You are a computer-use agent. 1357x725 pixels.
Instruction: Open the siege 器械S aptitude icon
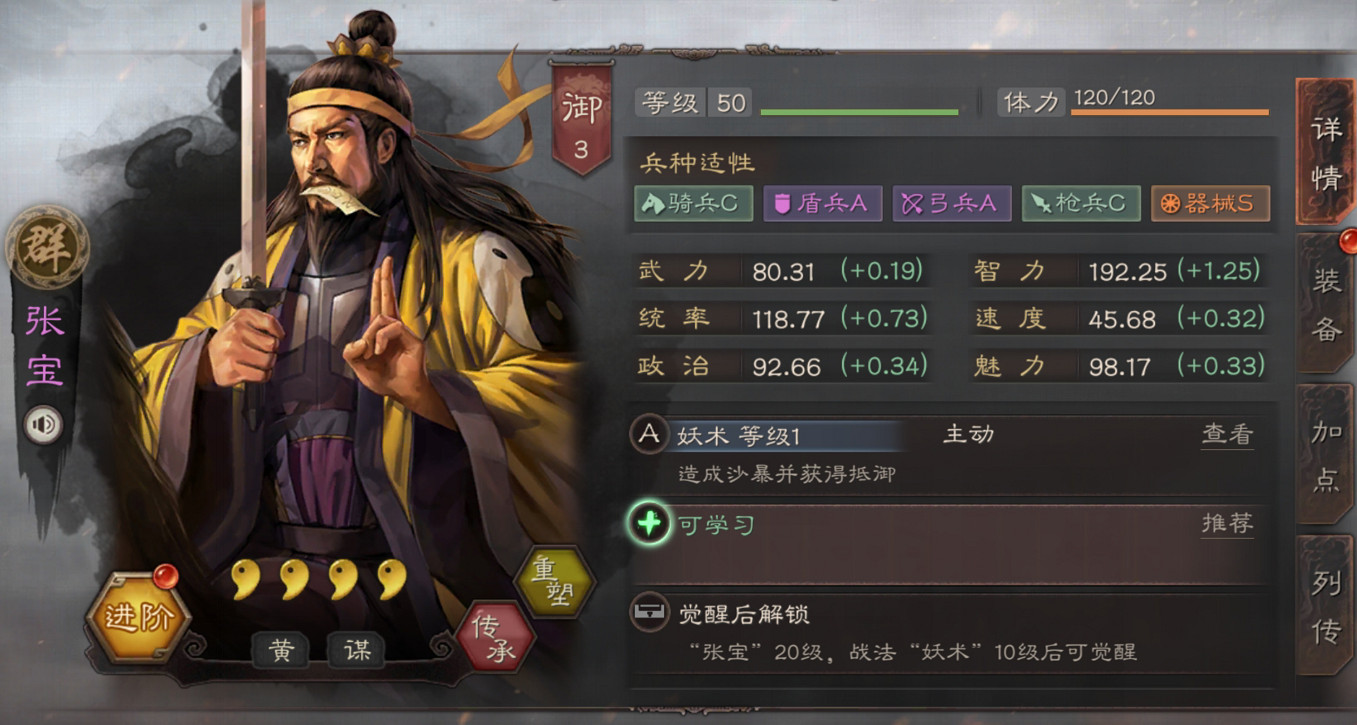click(x=1210, y=202)
